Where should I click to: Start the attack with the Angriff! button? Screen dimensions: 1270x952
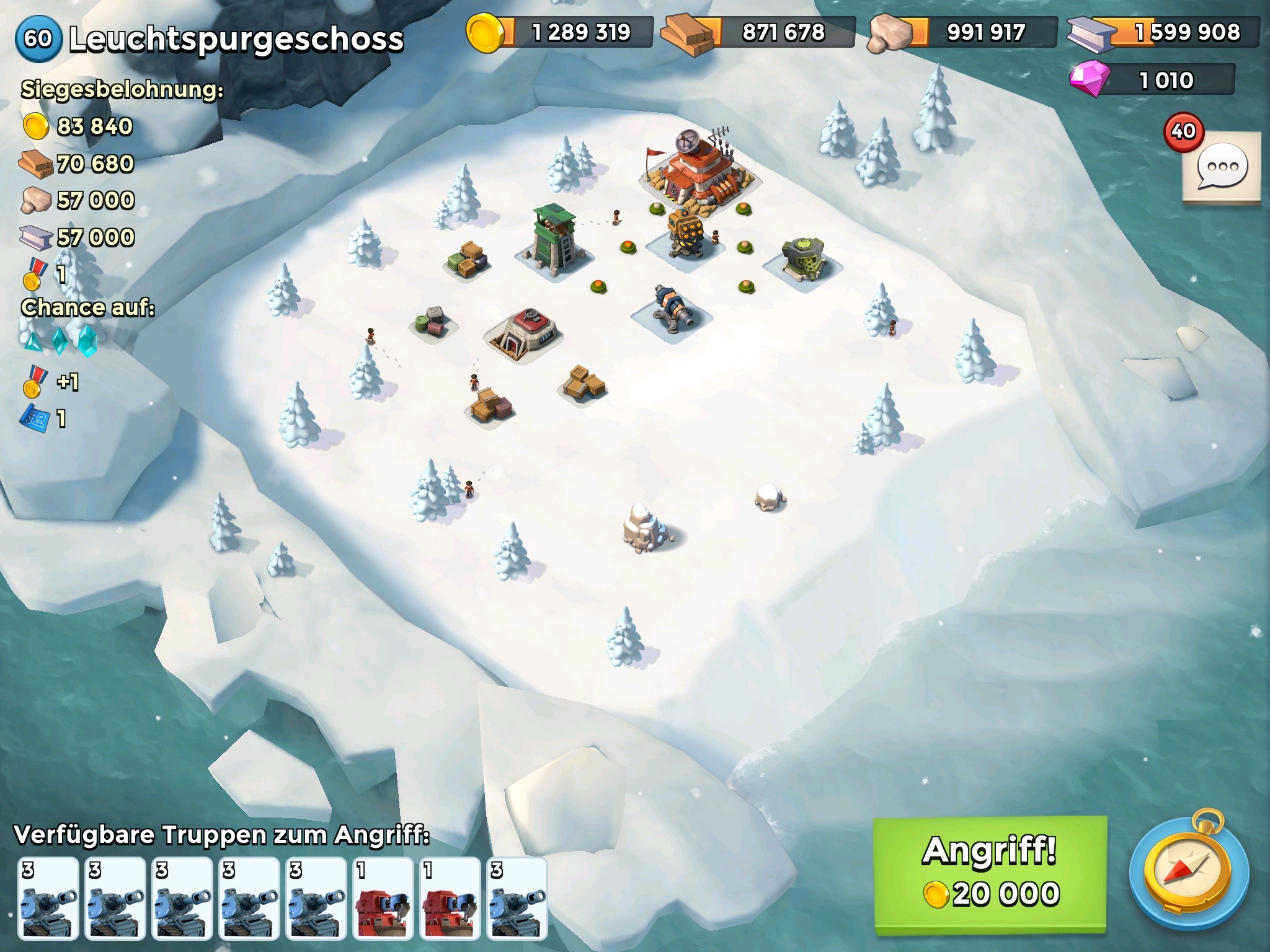coord(990,875)
